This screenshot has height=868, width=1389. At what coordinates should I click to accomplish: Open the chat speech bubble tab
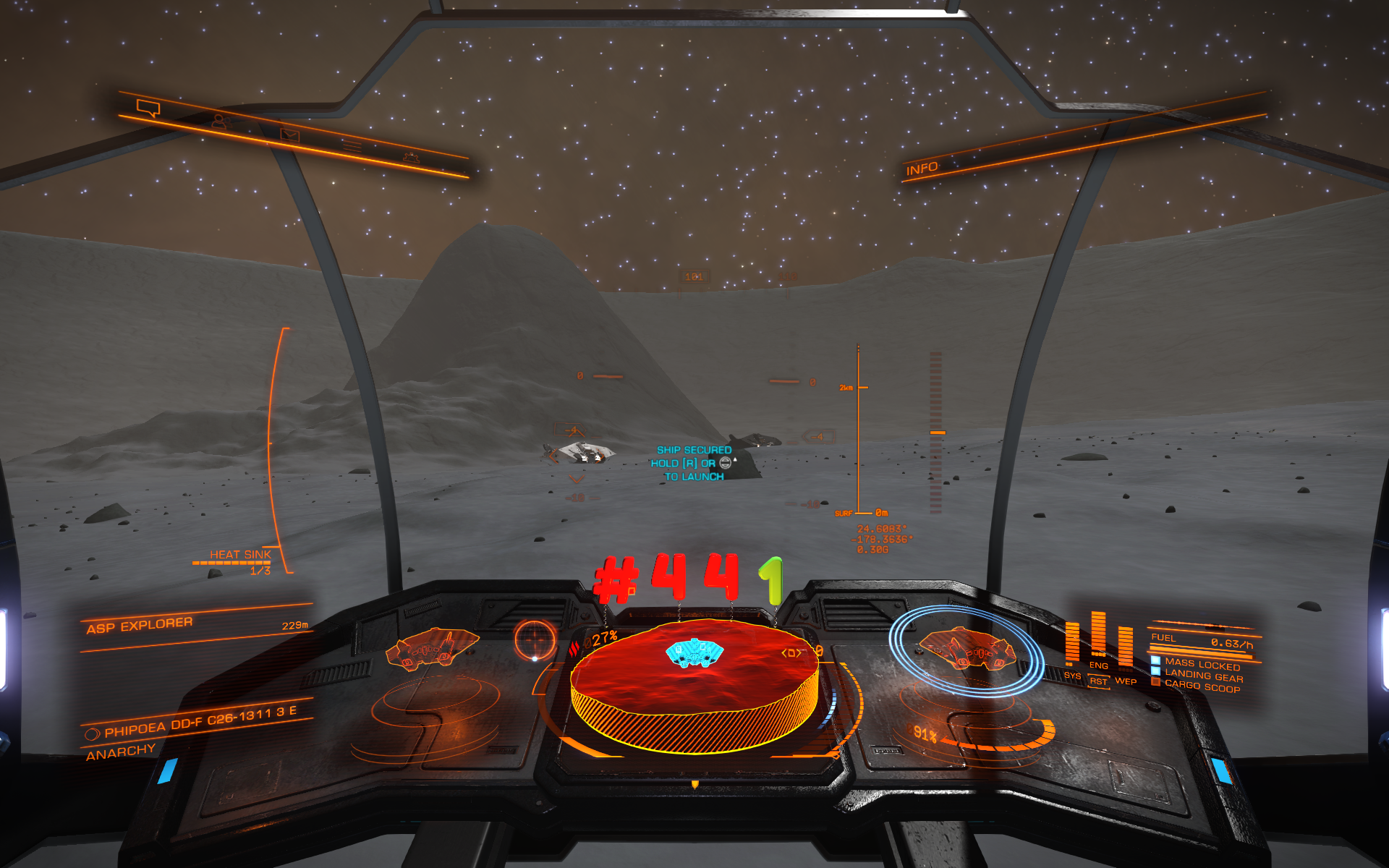148,109
